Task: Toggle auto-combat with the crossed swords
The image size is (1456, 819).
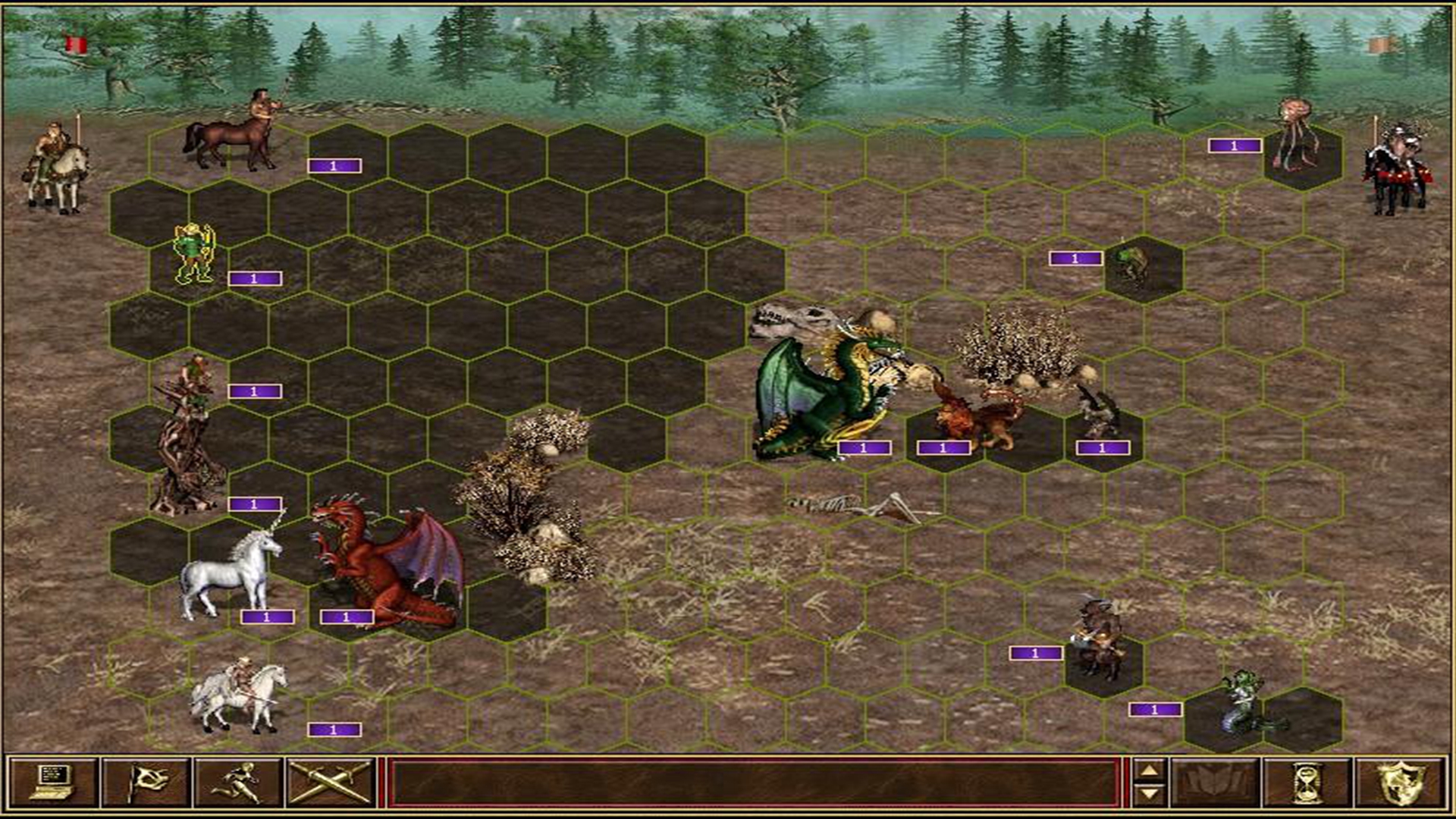Action: [331, 781]
